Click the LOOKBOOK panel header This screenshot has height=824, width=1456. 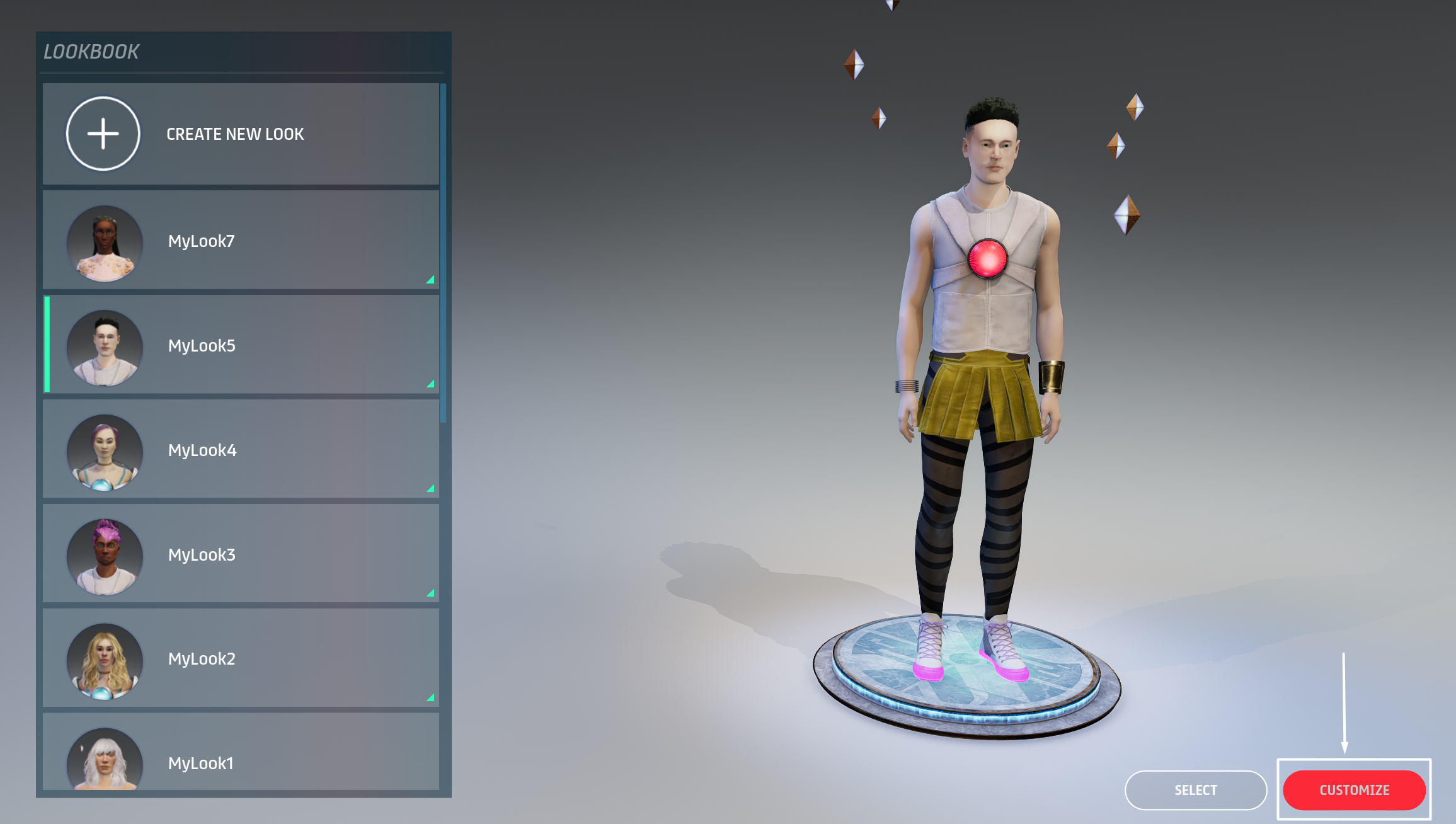click(x=92, y=52)
